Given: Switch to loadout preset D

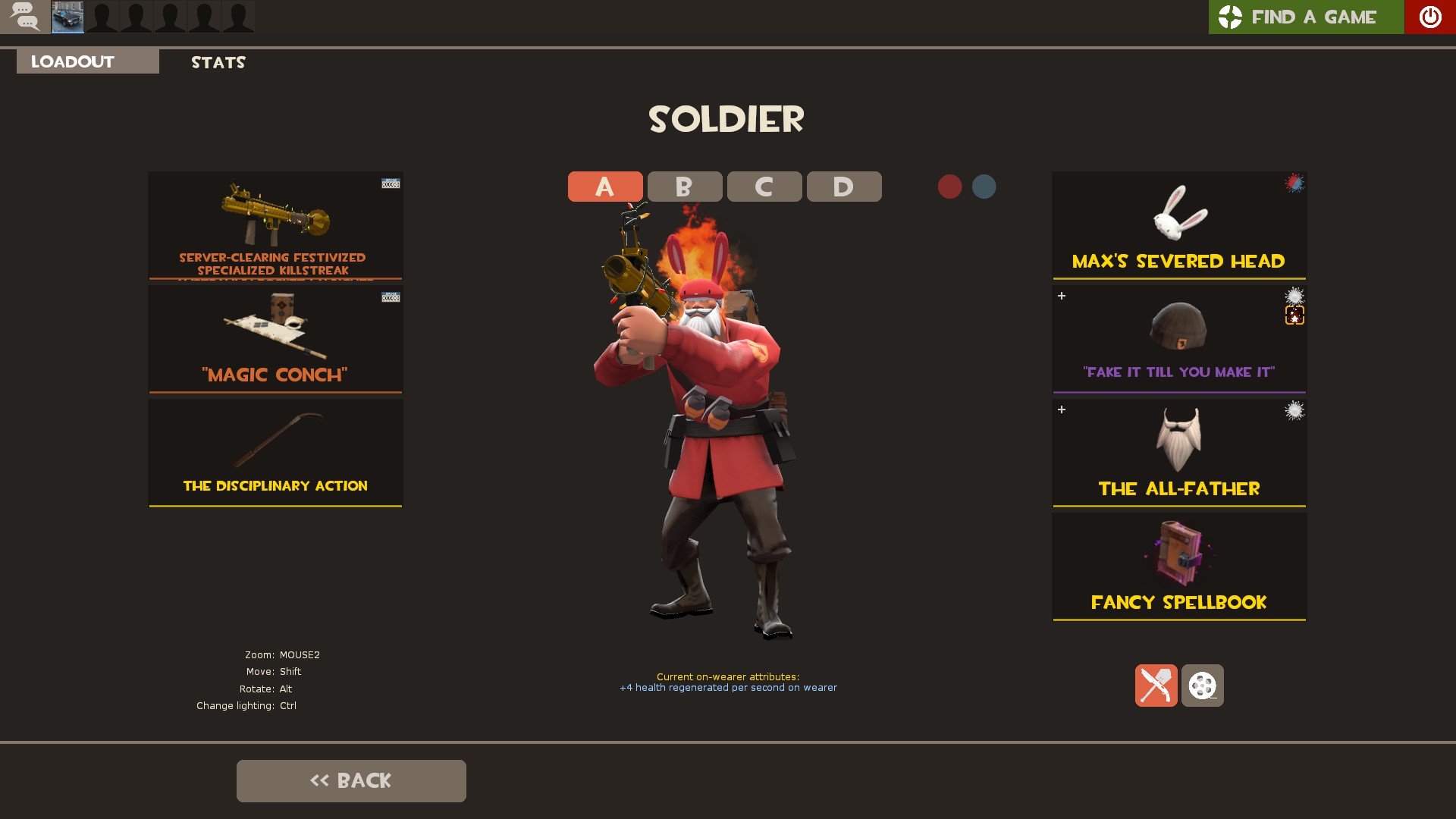Looking at the screenshot, I should 843,187.
